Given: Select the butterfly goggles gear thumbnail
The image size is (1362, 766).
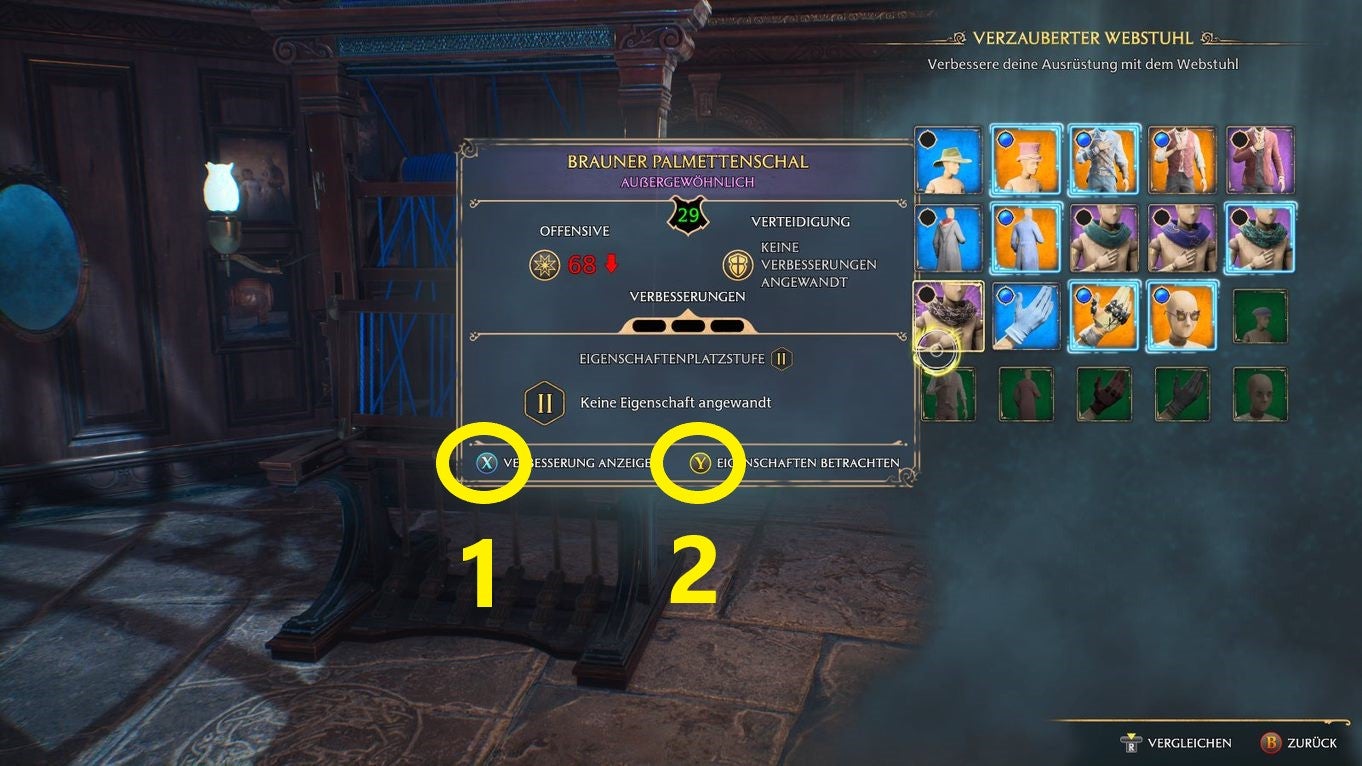Looking at the screenshot, I should 1183,316.
